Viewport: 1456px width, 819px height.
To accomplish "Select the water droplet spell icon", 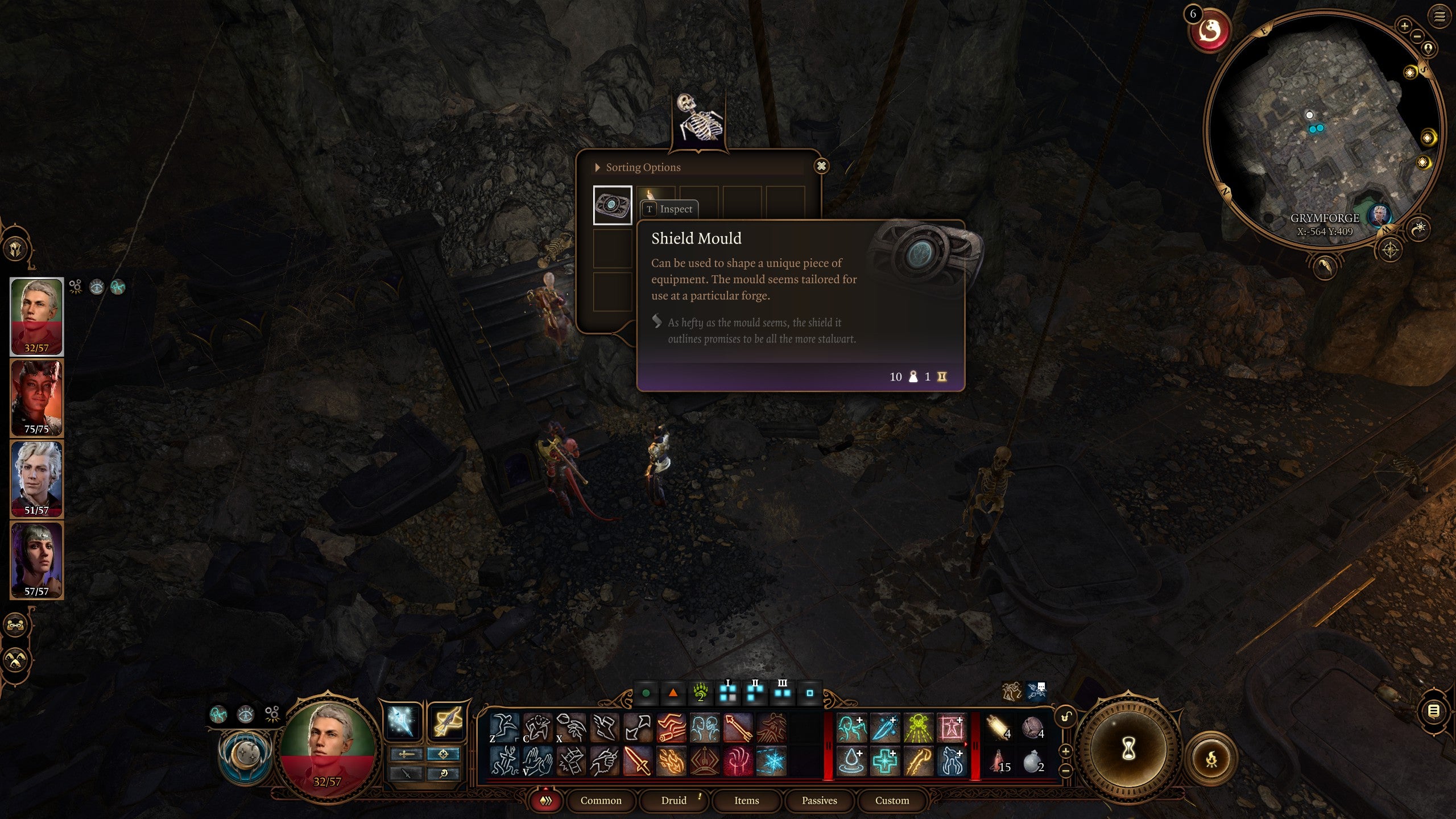I will [850, 763].
